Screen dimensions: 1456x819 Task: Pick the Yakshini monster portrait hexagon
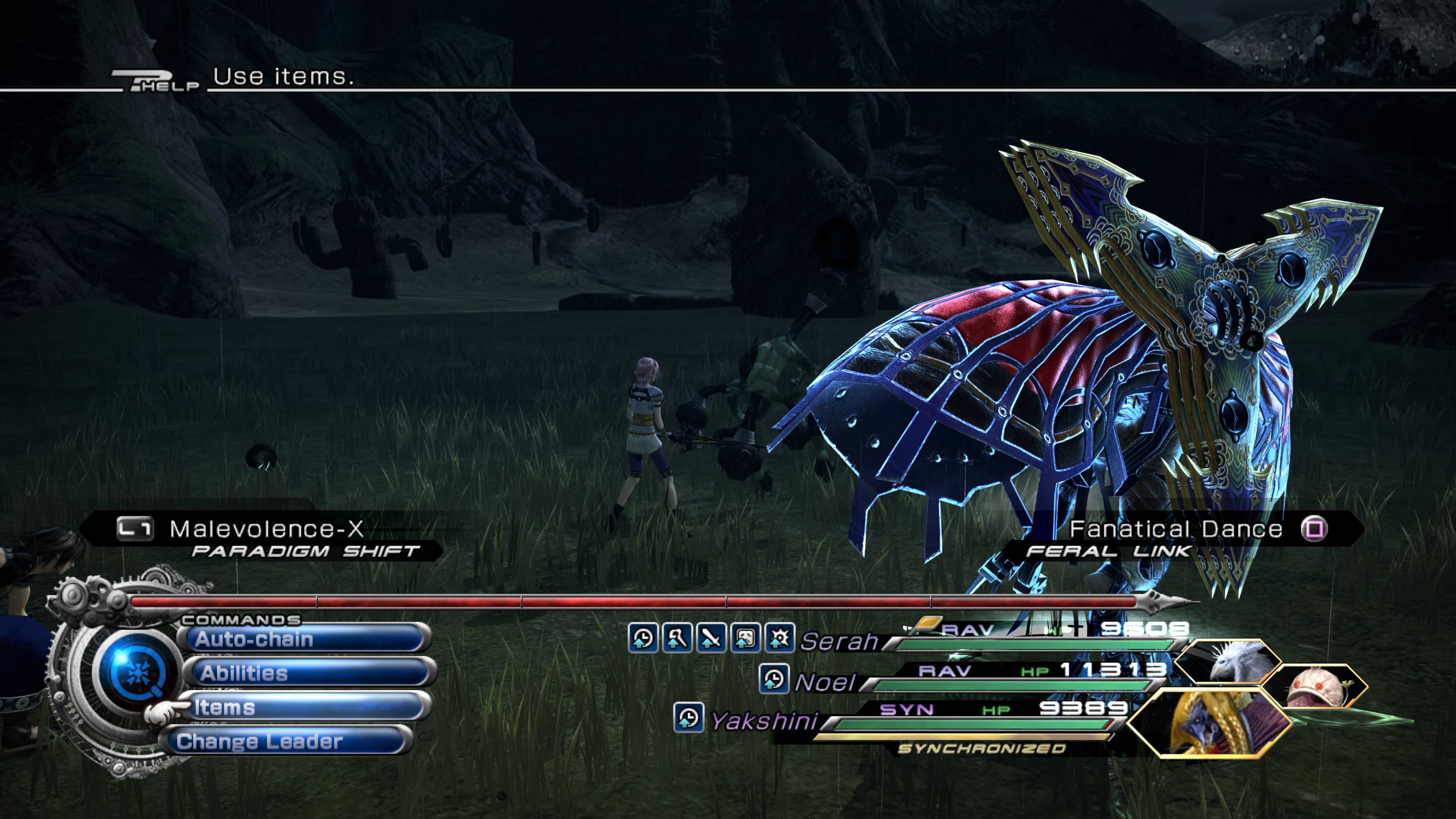coord(1210,723)
